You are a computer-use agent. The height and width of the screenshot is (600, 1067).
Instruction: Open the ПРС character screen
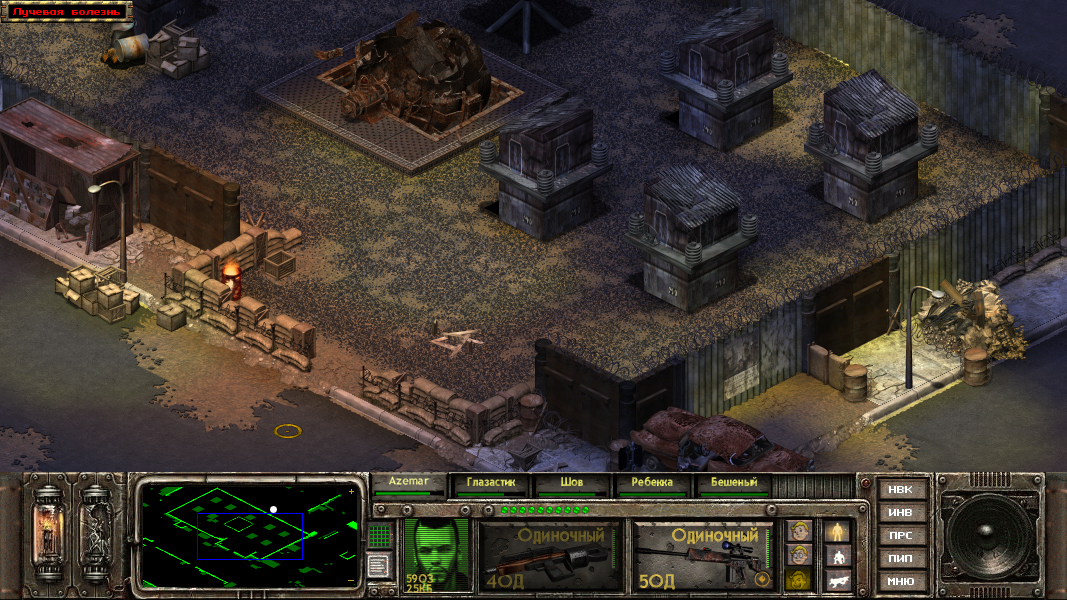click(x=901, y=536)
